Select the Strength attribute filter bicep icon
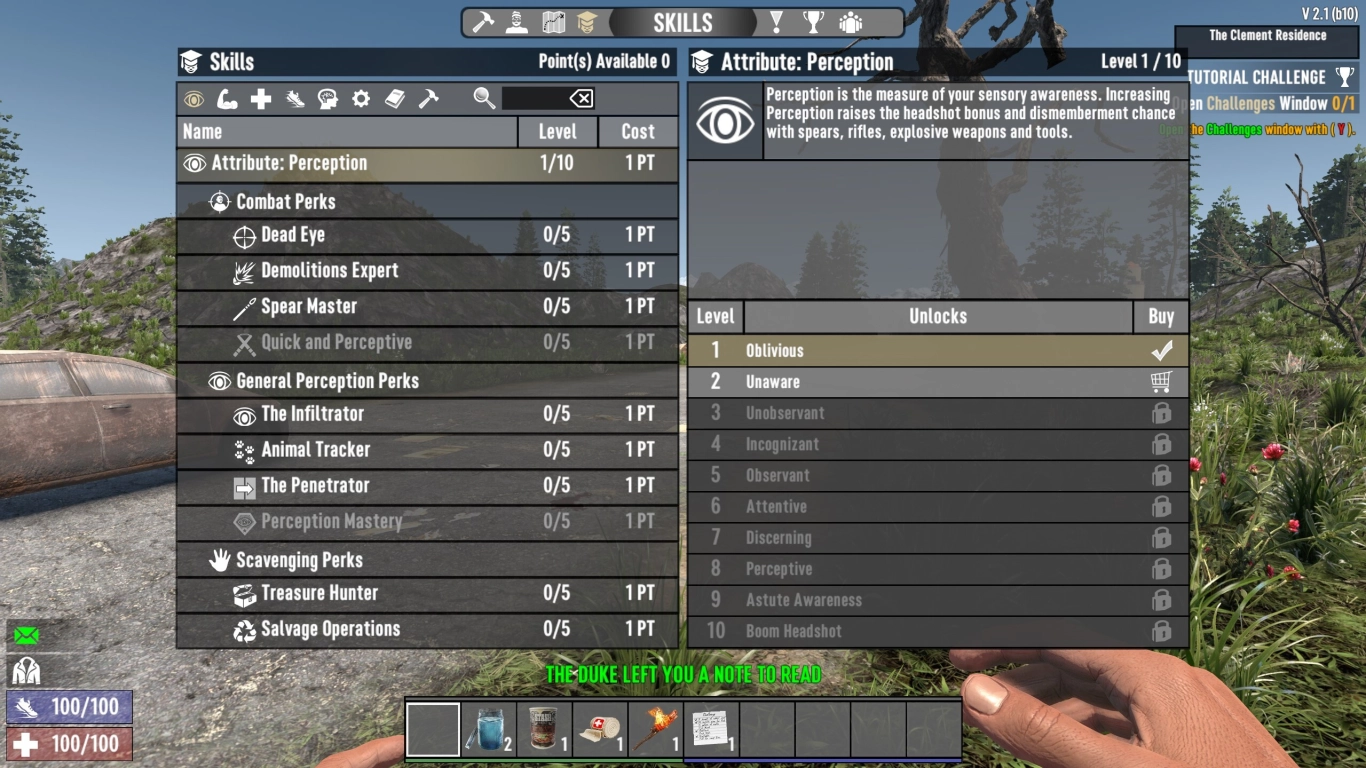The height and width of the screenshot is (768, 1366). pyautogui.click(x=226, y=98)
